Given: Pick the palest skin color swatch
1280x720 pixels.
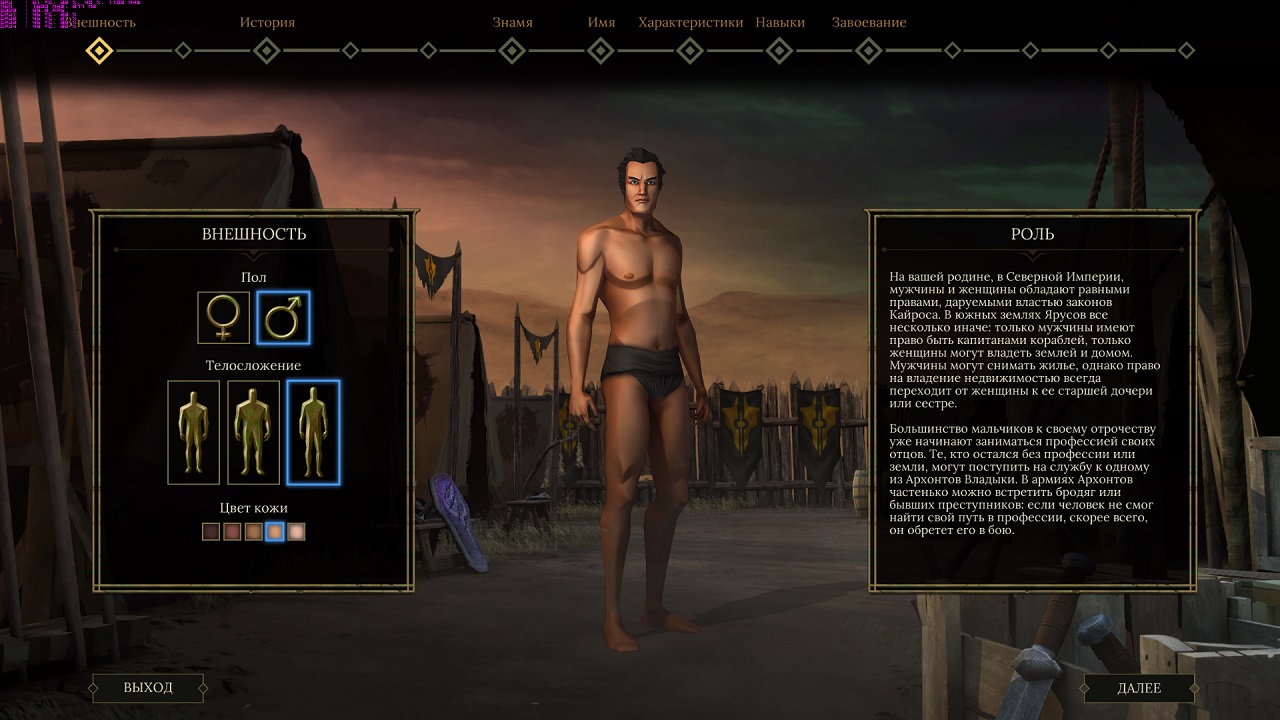Looking at the screenshot, I should (x=296, y=532).
